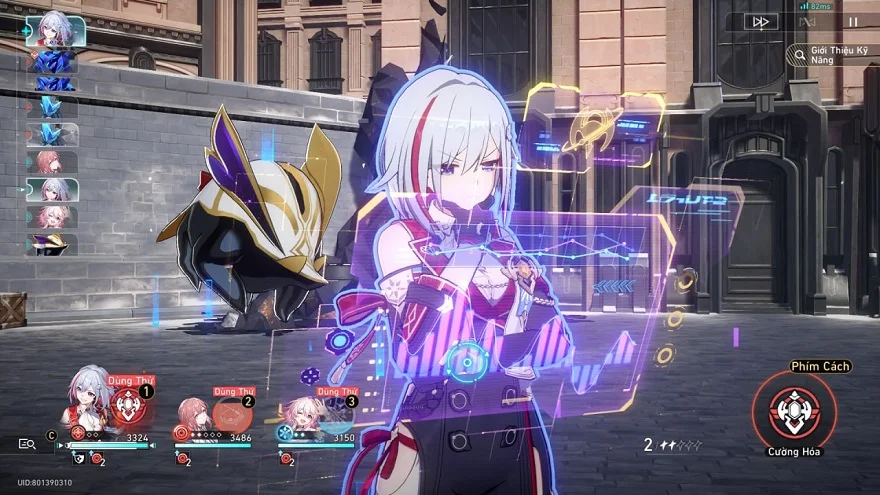
Task: Trigger the pink-haired third character's ultimate icon
Action: (332, 413)
